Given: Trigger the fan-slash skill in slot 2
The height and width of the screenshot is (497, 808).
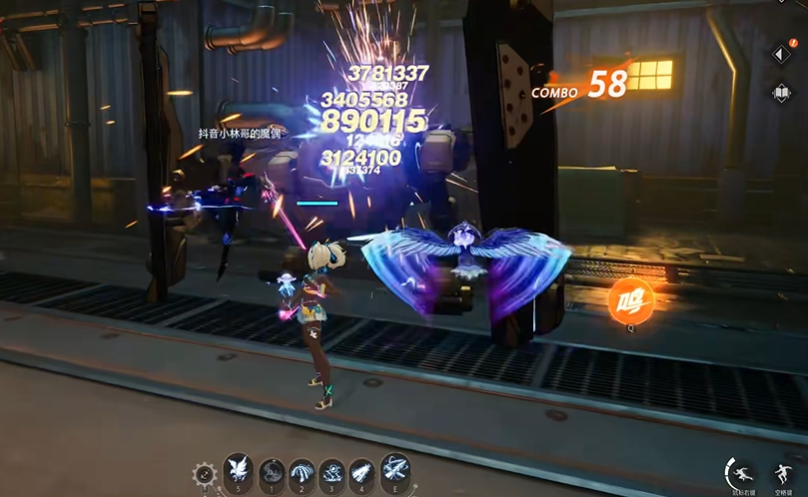Looking at the screenshot, I should point(301,470).
